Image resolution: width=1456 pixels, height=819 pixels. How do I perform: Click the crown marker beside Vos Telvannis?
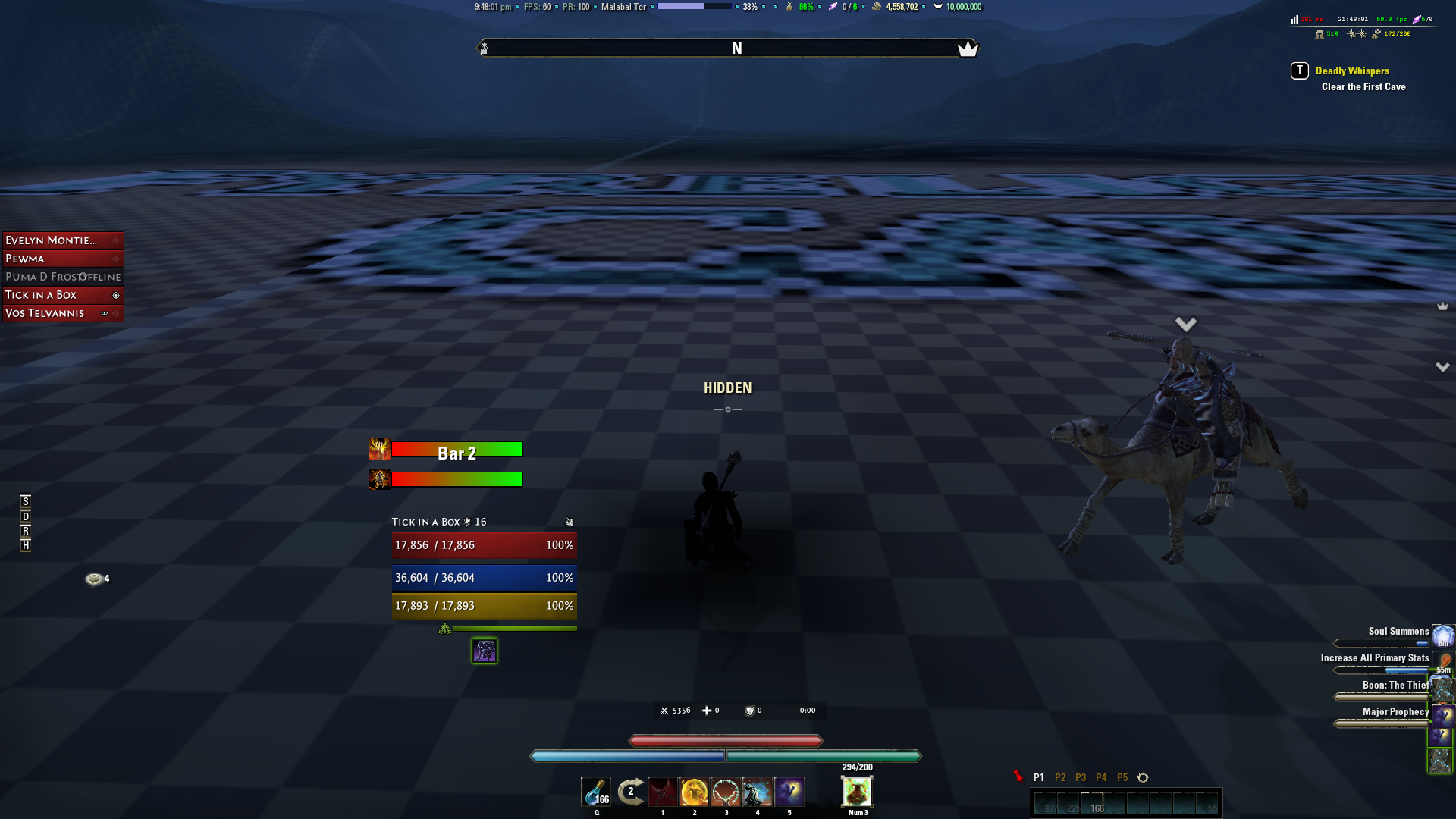(x=103, y=313)
